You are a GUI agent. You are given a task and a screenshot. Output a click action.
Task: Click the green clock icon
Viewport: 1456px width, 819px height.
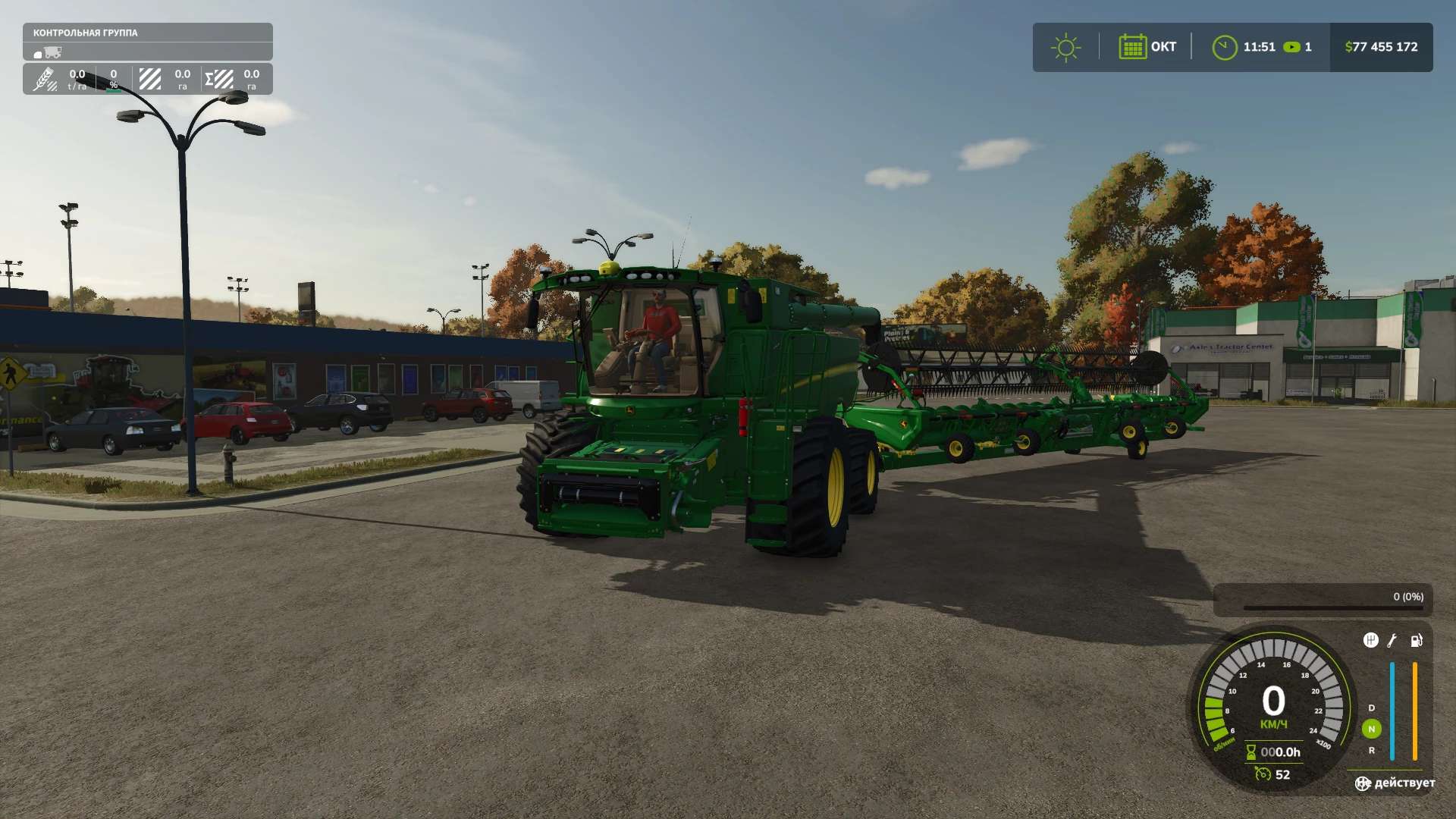tap(1224, 47)
